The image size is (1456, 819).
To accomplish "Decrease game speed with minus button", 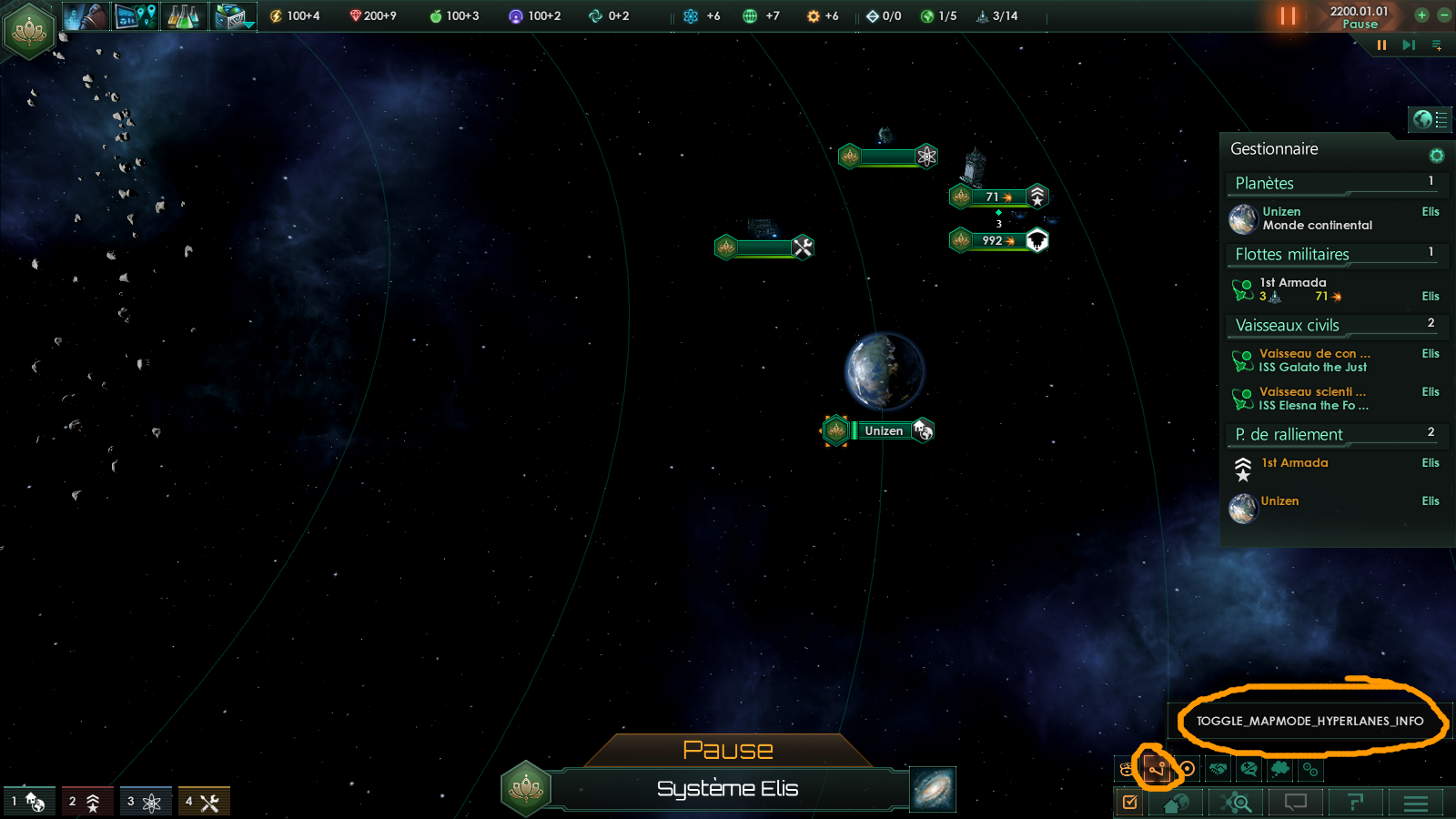I will point(1444,15).
